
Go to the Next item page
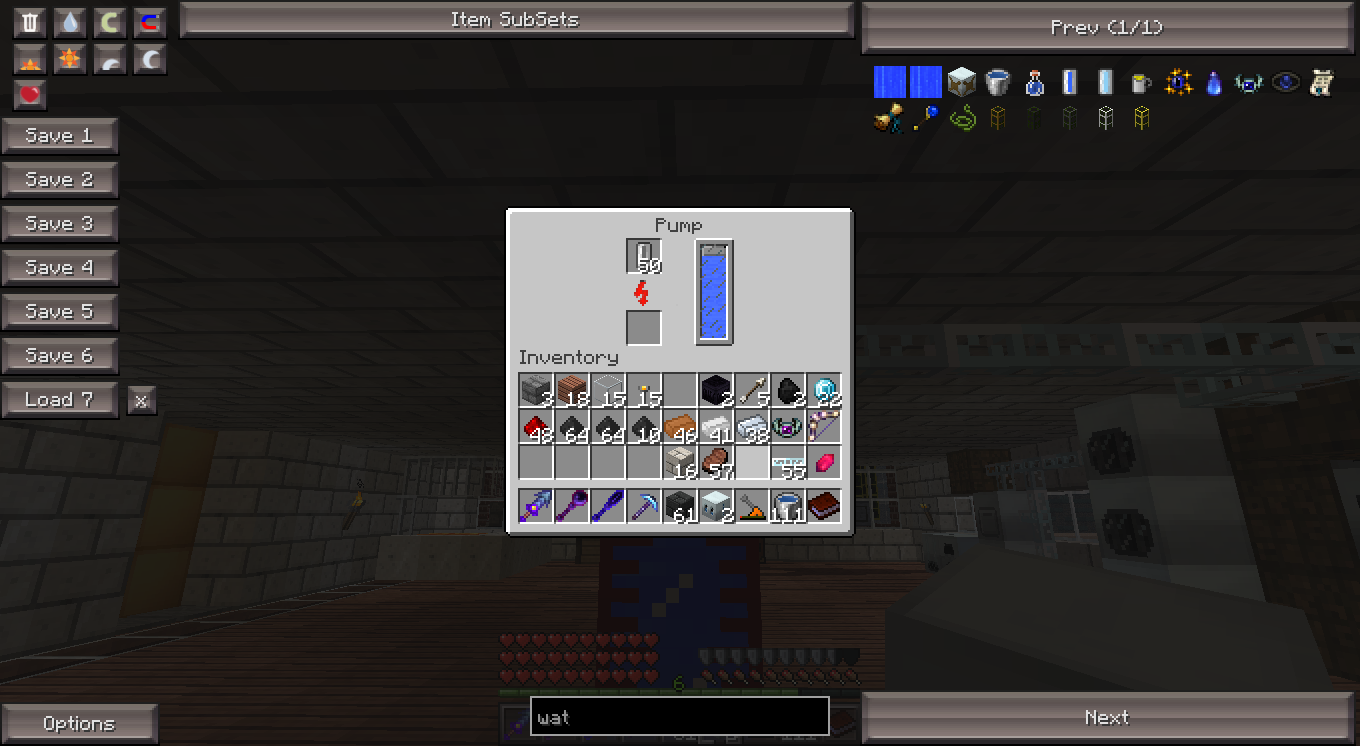[x=1107, y=717]
